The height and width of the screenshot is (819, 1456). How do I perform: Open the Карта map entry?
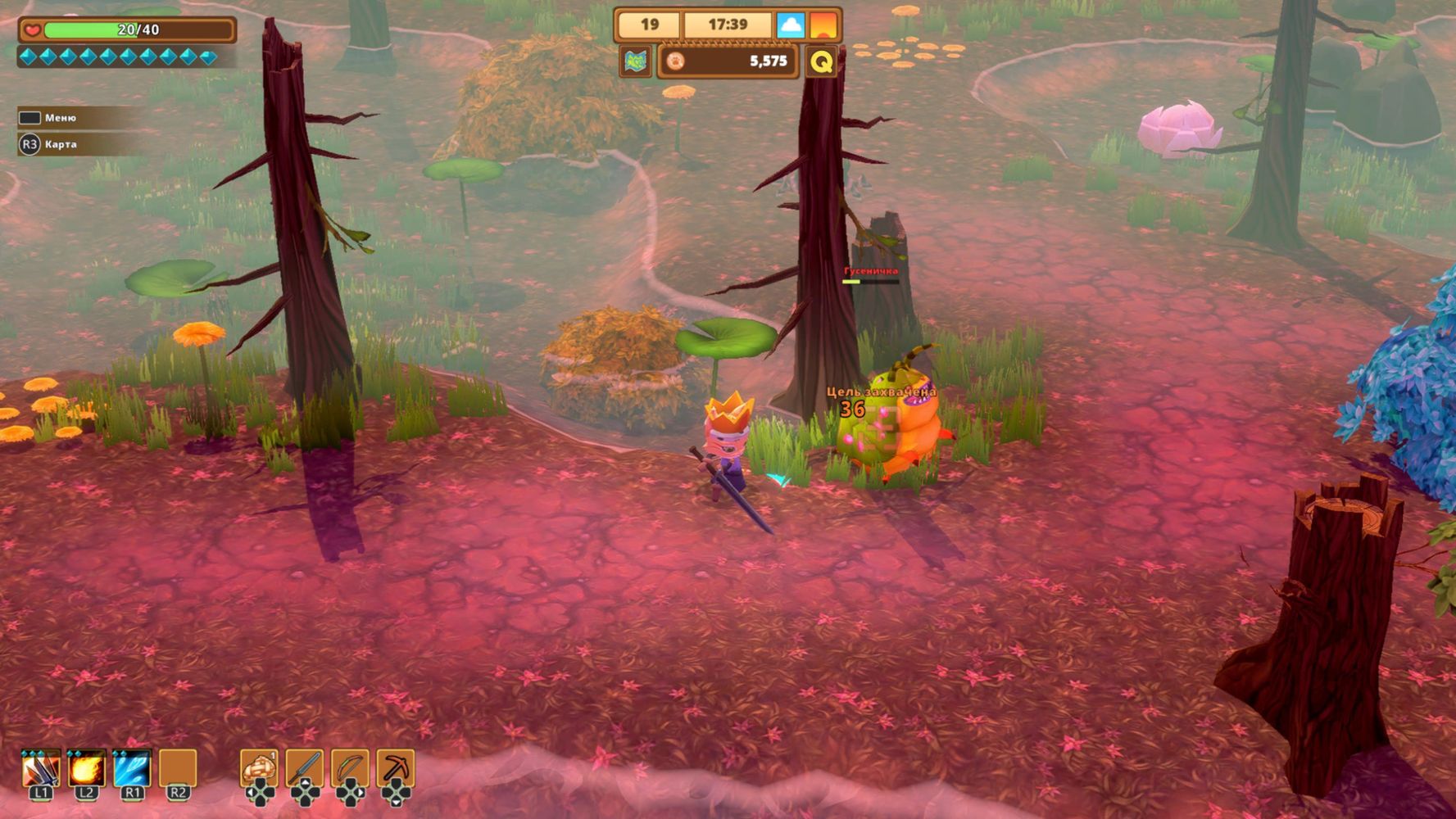pyautogui.click(x=60, y=144)
